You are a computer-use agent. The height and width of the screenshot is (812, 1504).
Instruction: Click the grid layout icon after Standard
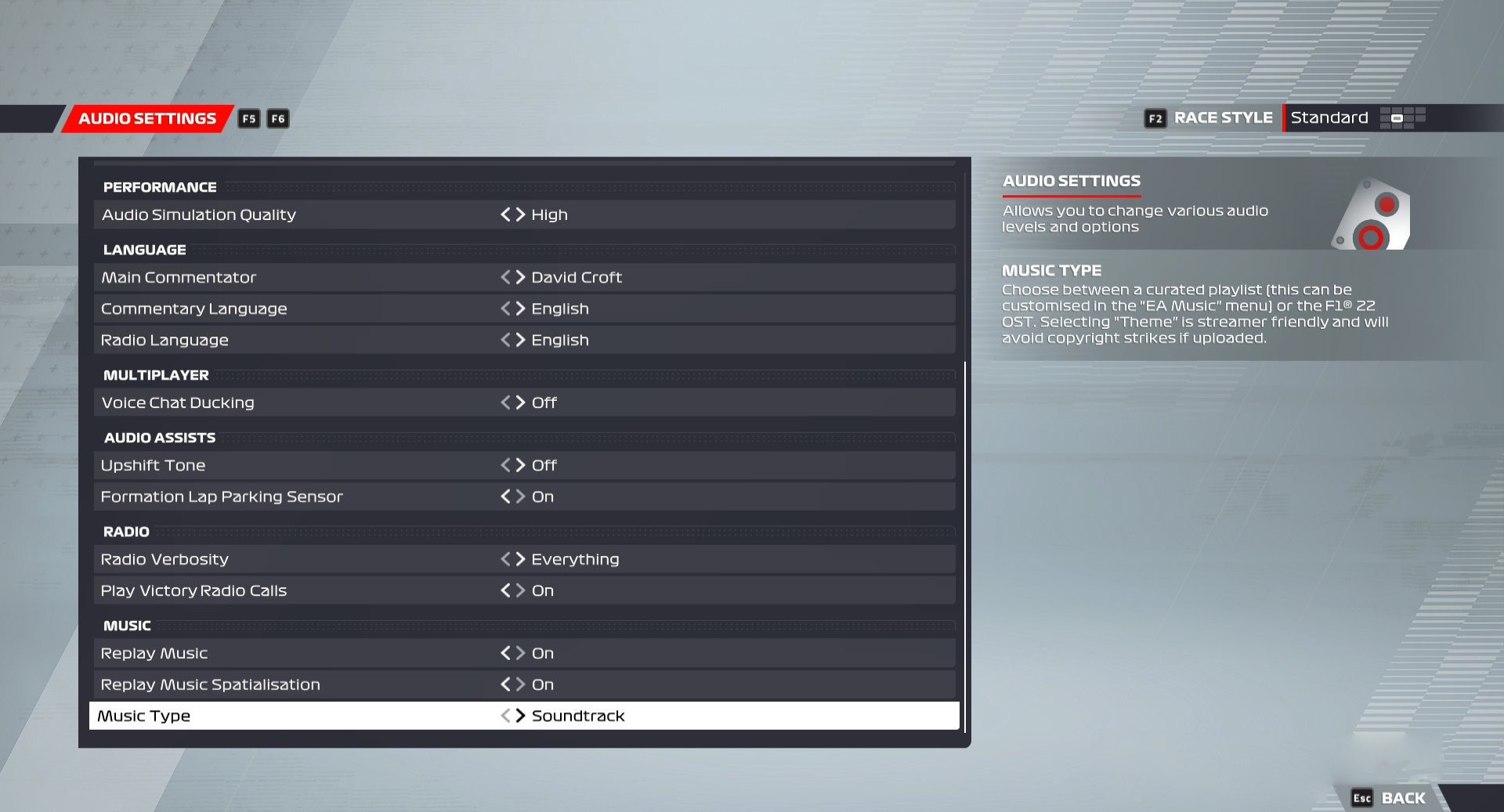coord(1405,118)
